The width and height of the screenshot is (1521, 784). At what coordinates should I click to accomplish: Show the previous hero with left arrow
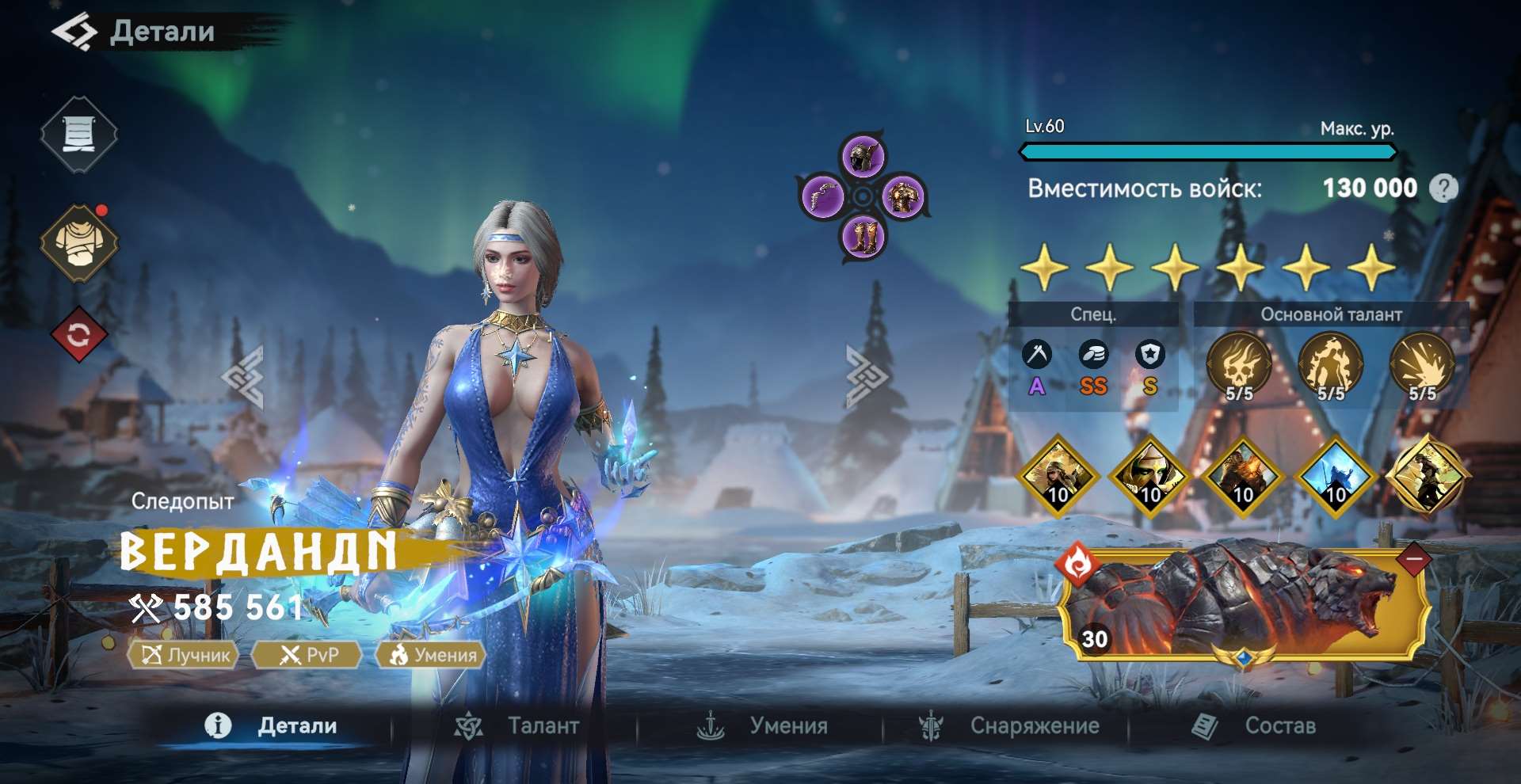[x=244, y=377]
